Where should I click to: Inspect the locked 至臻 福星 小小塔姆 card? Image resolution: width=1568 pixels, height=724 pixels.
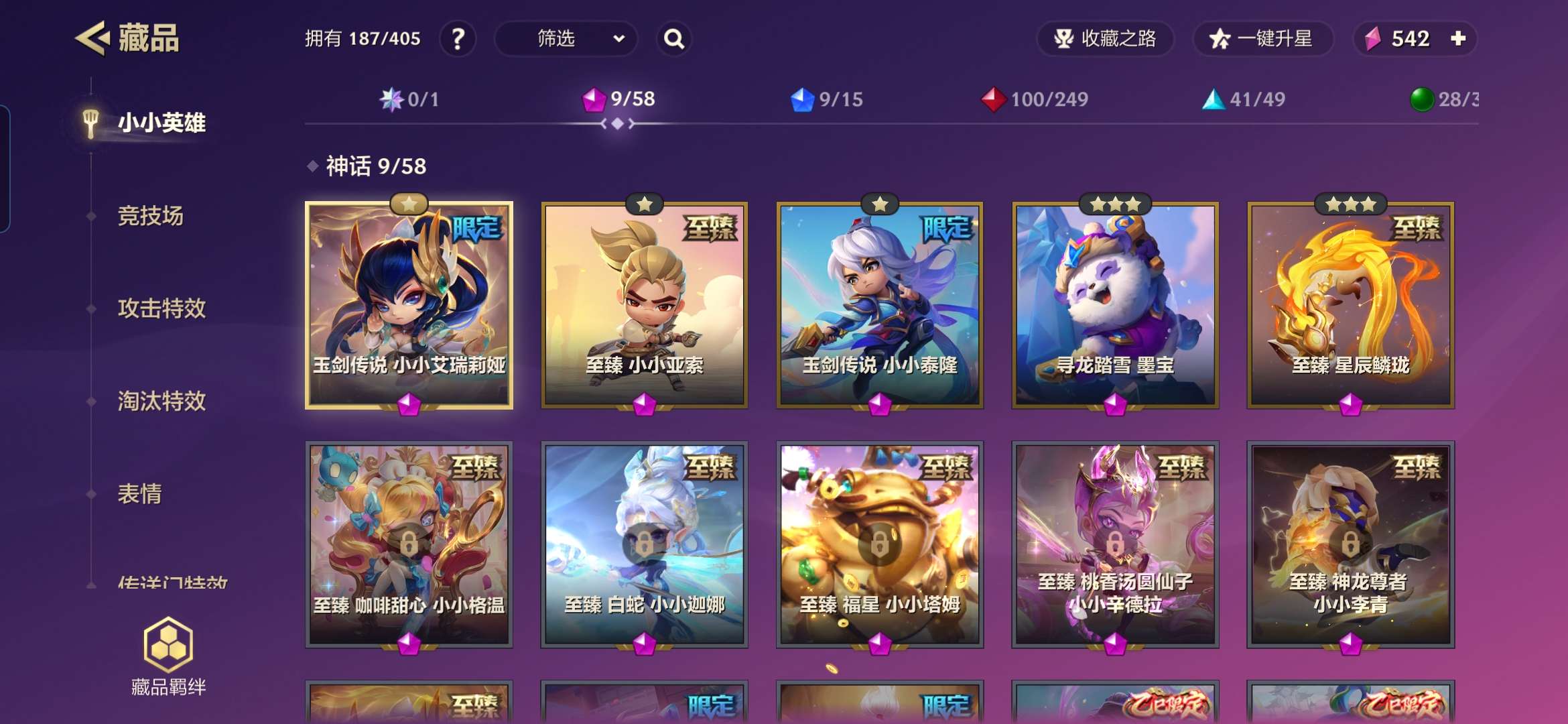point(880,544)
